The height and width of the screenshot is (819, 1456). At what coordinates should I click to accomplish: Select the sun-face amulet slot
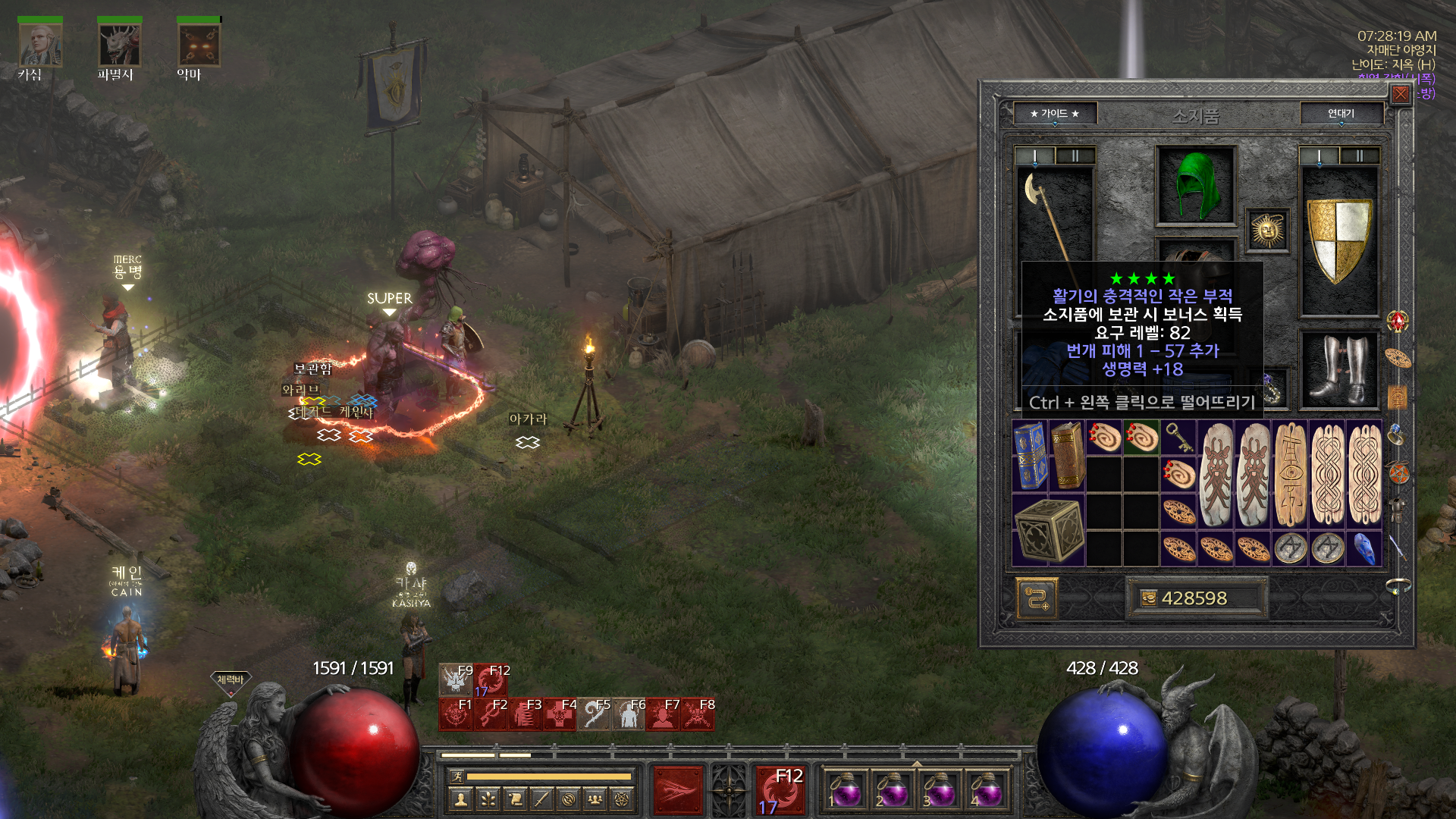(1267, 231)
